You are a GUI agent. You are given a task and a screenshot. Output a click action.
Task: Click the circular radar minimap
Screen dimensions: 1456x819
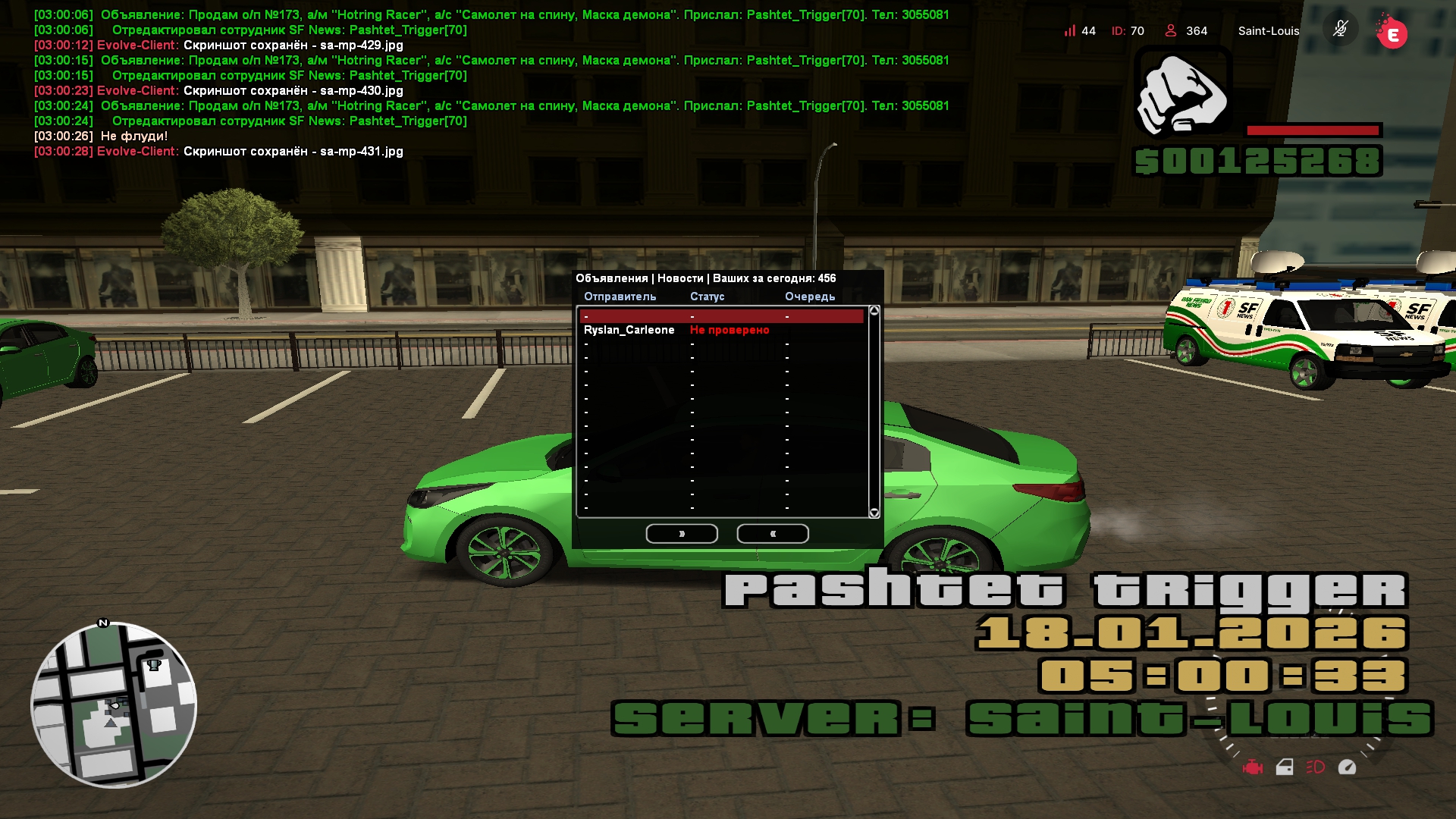click(x=114, y=705)
